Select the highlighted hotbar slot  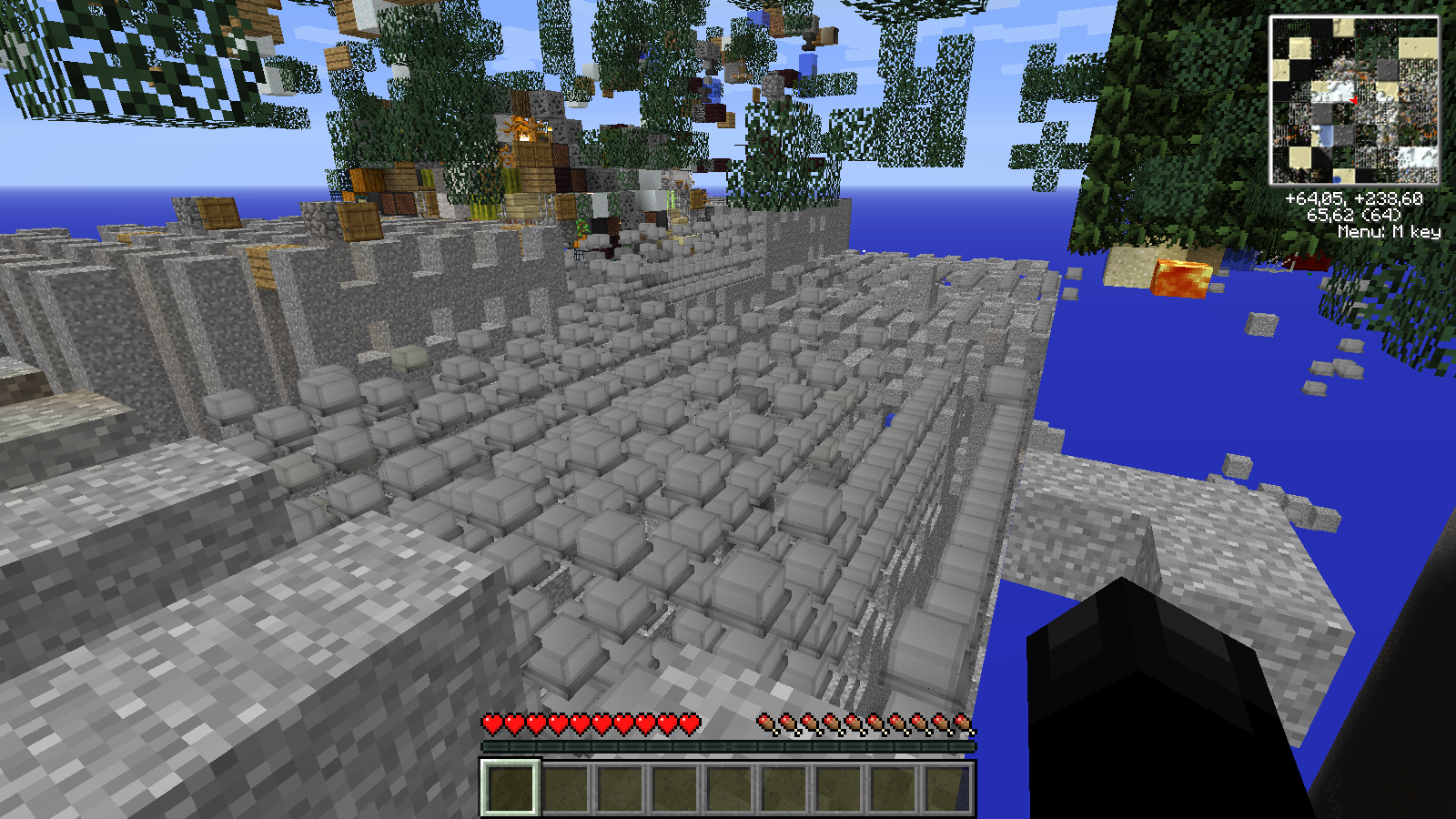(511, 788)
